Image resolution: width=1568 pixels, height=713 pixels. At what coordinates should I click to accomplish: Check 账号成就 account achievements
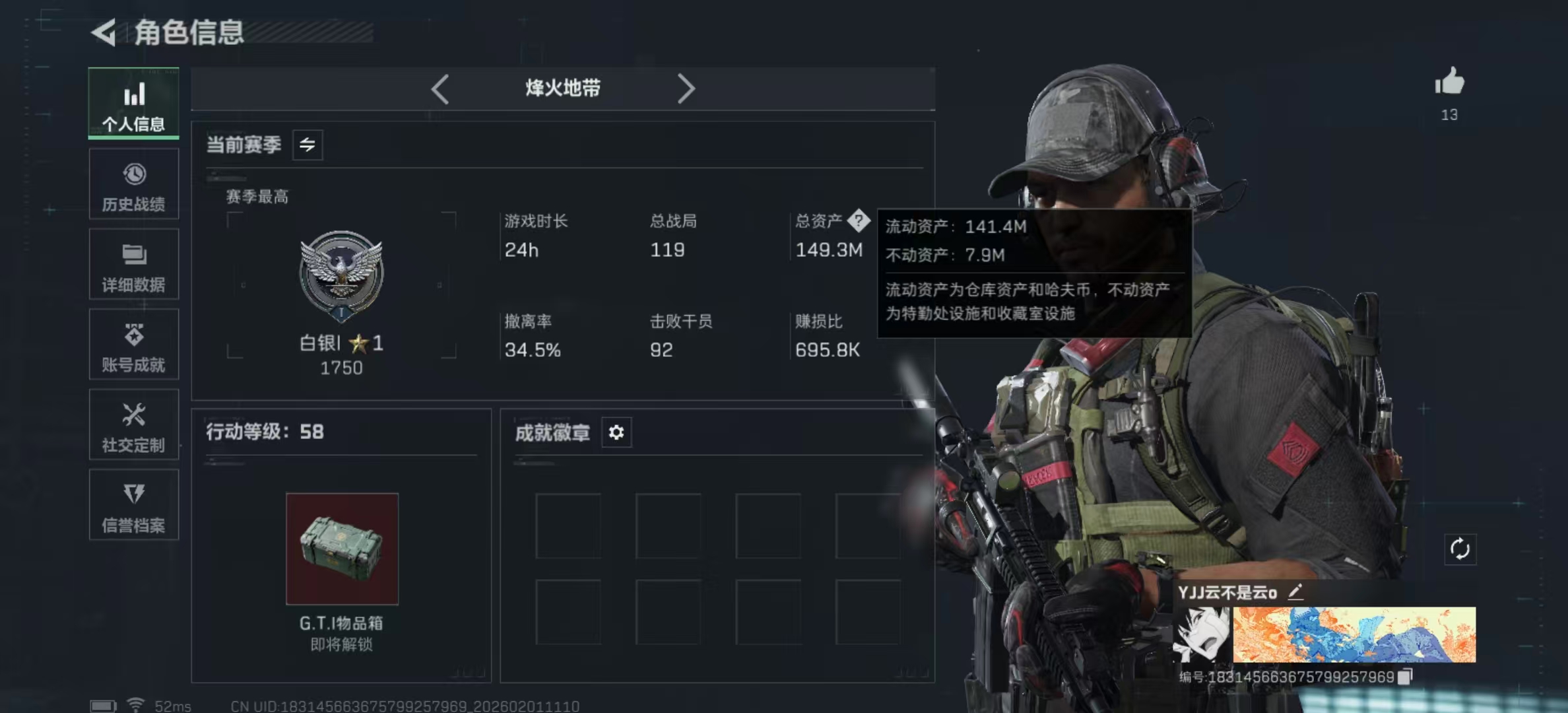[134, 345]
